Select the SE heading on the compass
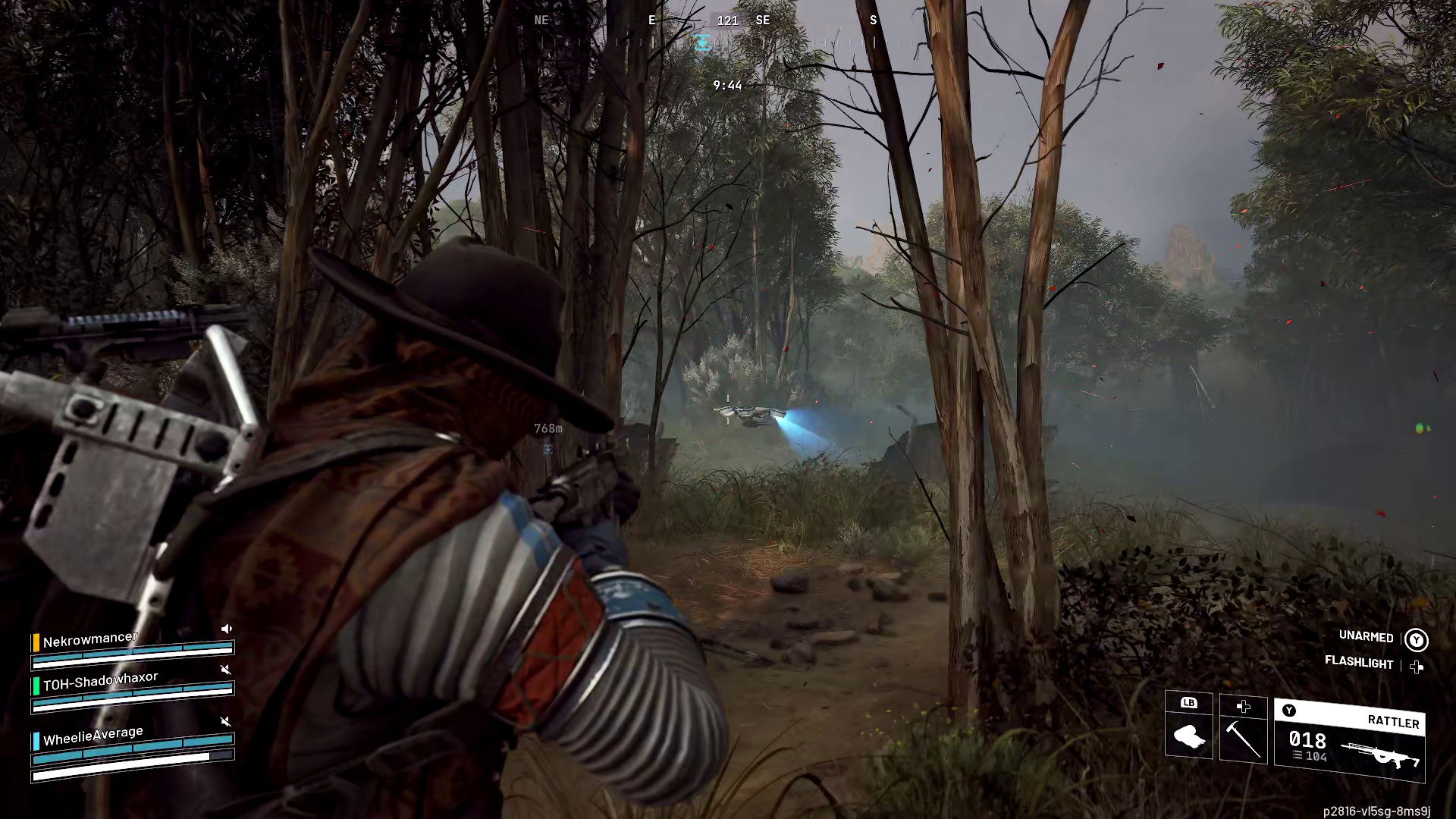The height and width of the screenshot is (819, 1456). (x=763, y=20)
